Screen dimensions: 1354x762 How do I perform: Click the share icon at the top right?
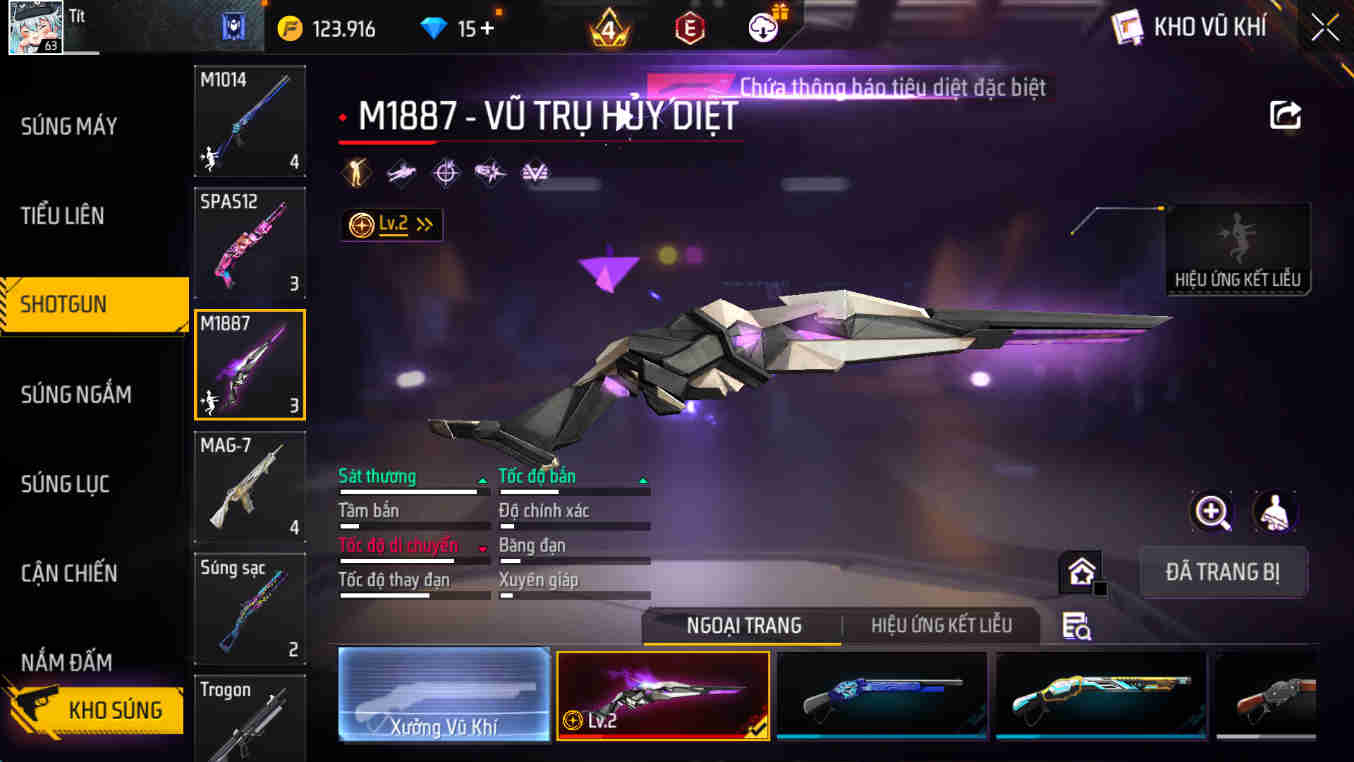(x=1286, y=115)
